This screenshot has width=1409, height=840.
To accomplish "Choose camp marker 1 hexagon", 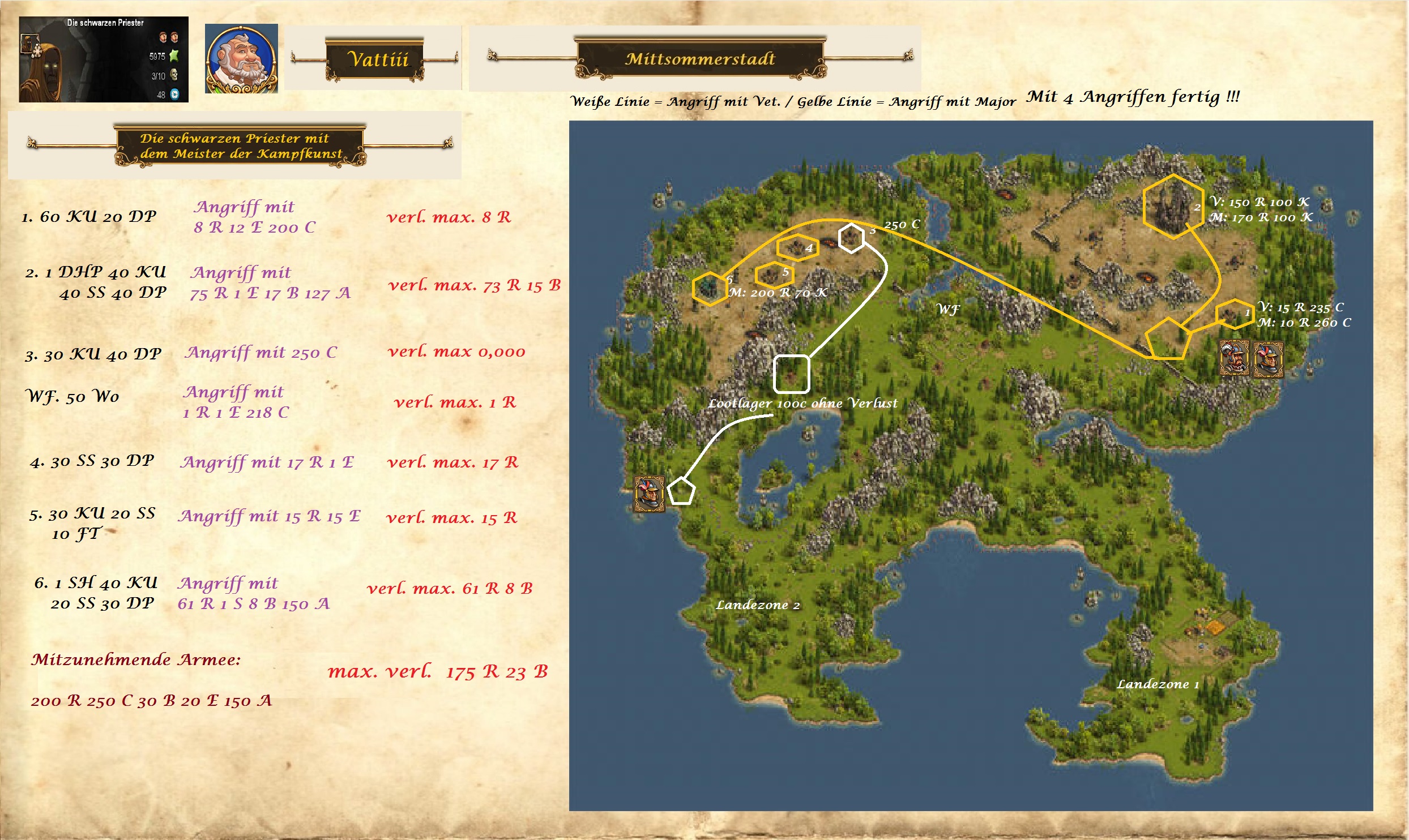I will pyautogui.click(x=1235, y=314).
